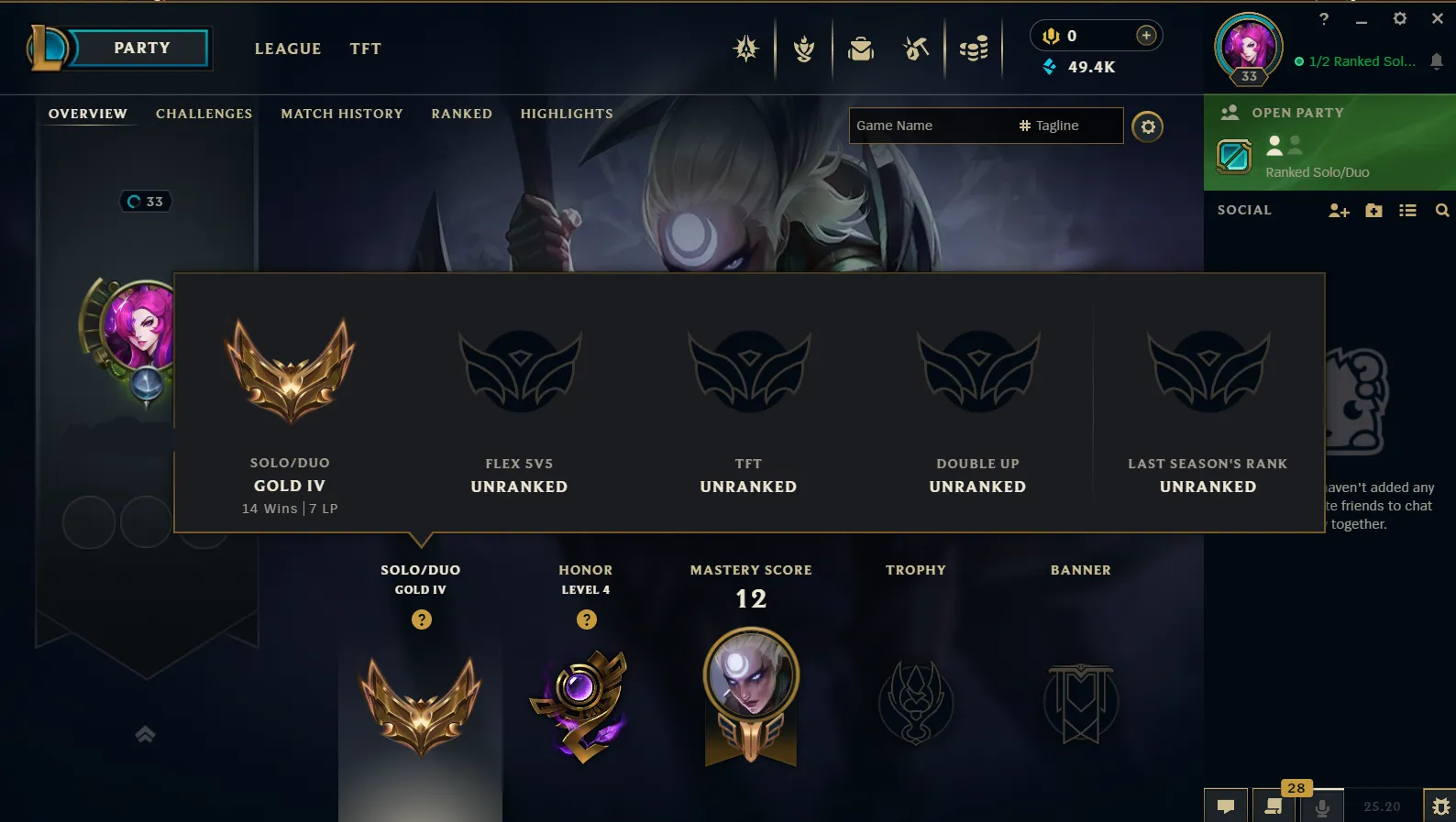The image size is (1456, 822).
Task: Click the plus button to purchase RP
Action: [1145, 35]
